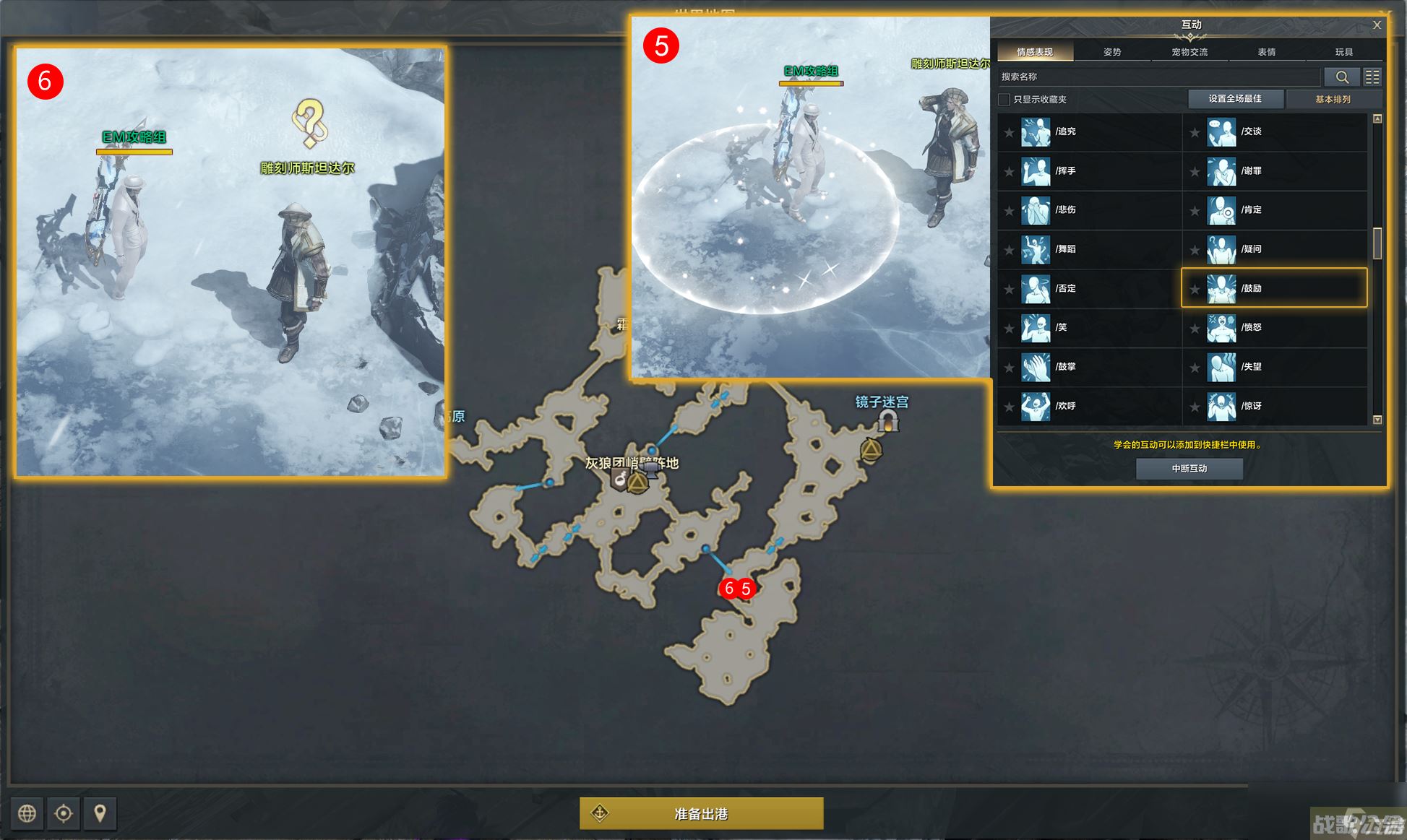Choose the /鼓励 emote
The height and width of the screenshot is (840, 1407).
(x=1274, y=288)
